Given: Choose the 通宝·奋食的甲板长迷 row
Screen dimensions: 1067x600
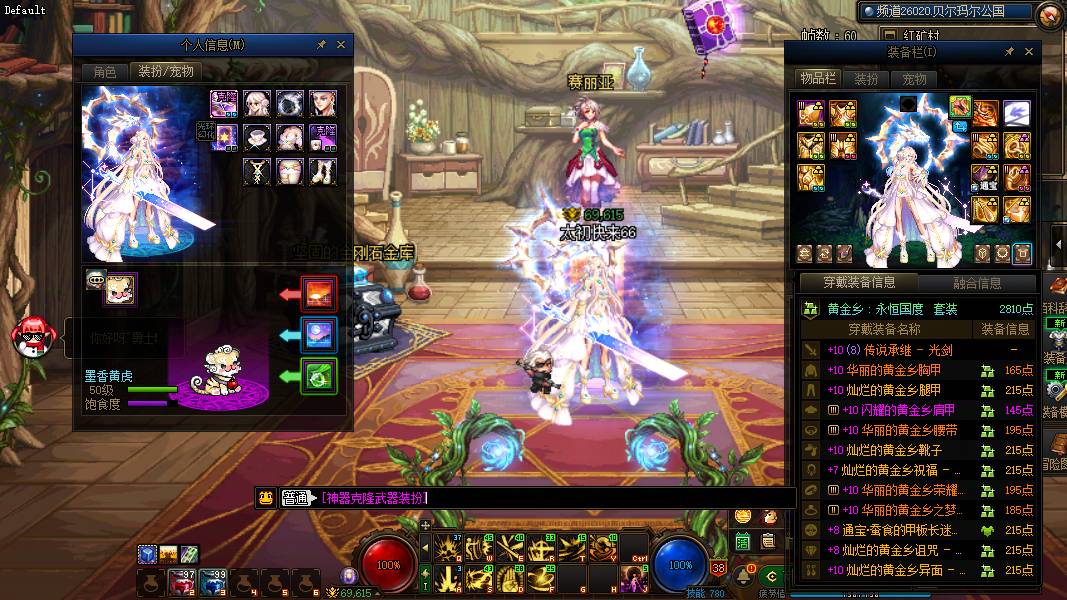Looking at the screenshot, I should click(900, 530).
